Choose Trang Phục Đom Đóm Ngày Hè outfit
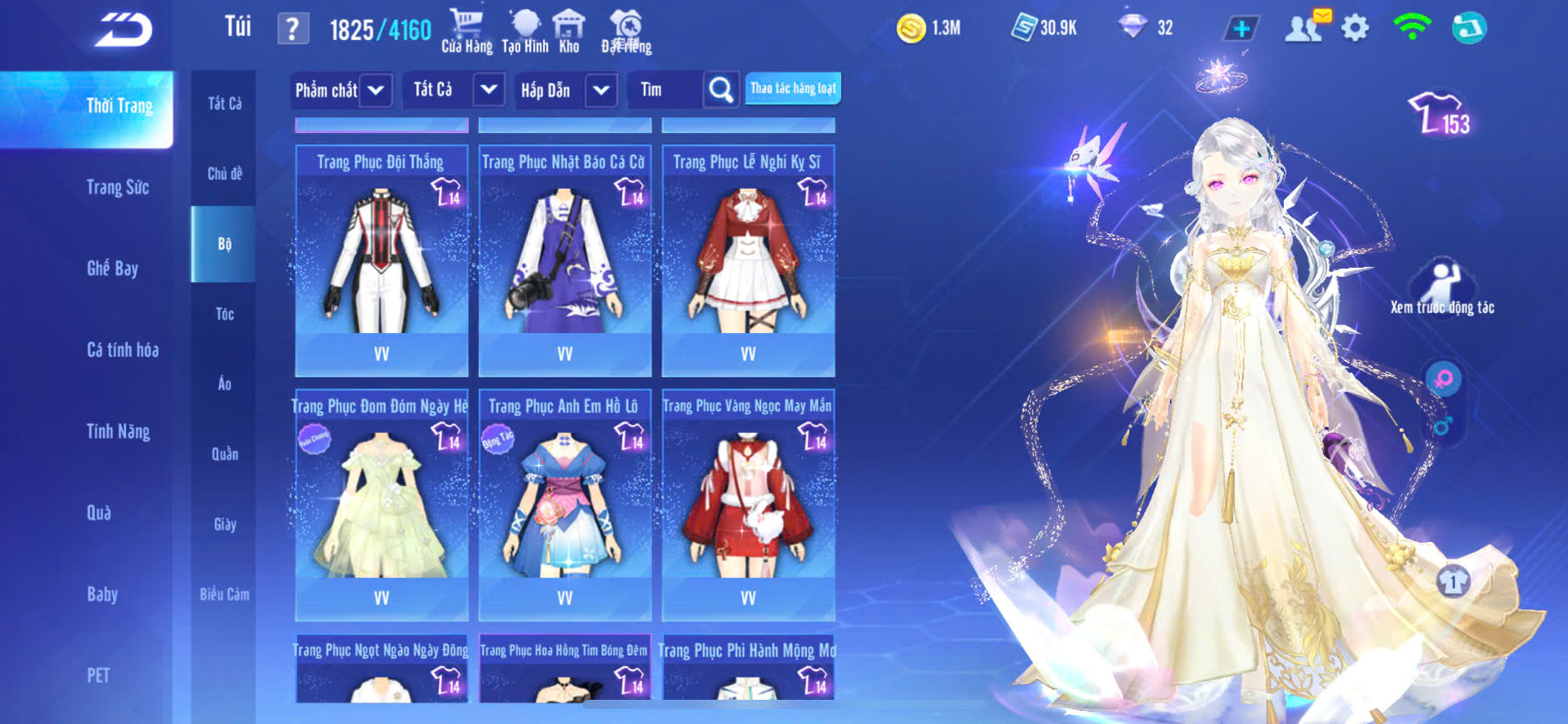The image size is (1568, 724). coord(381,504)
